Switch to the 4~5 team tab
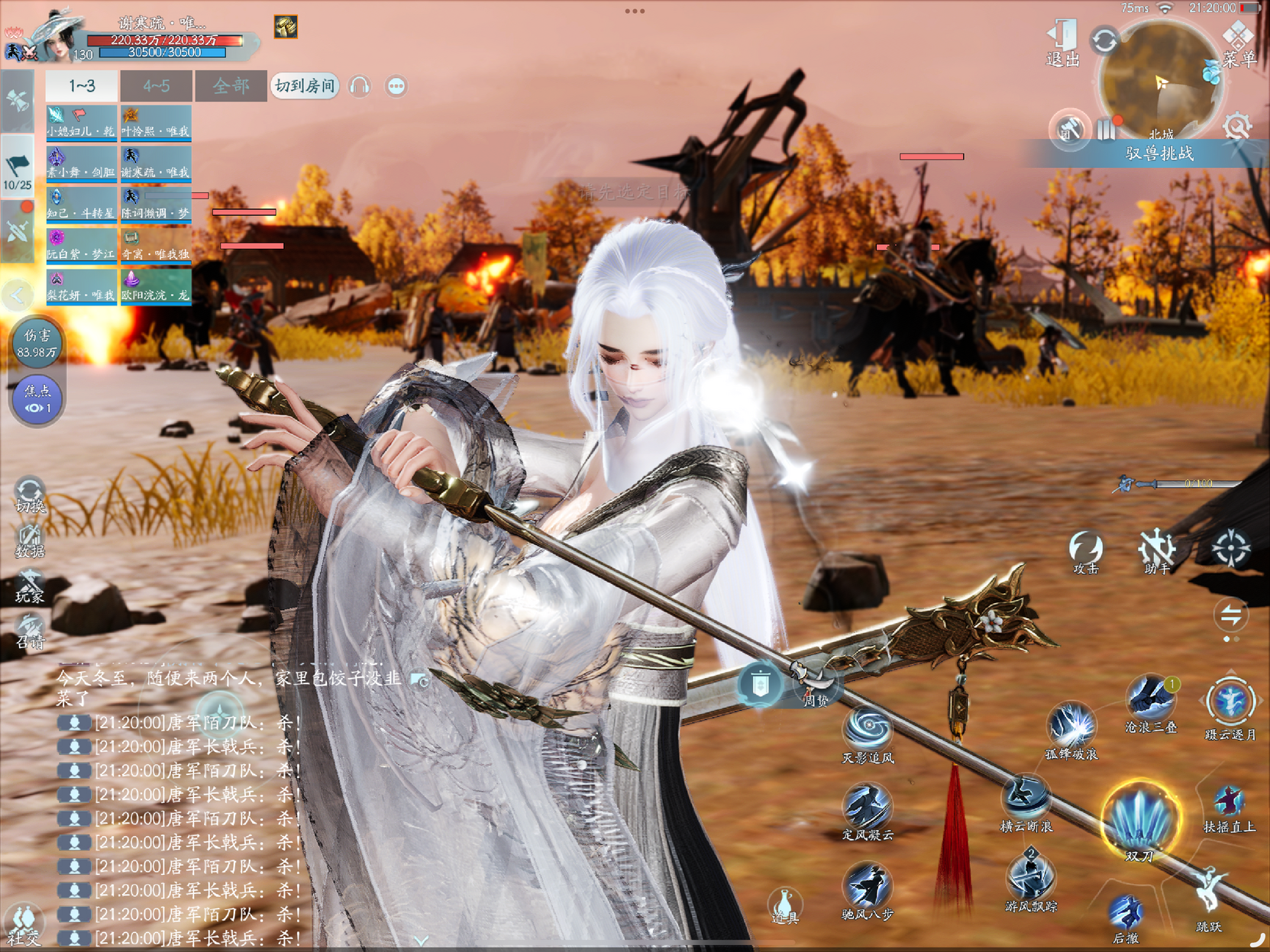1270x952 pixels. click(156, 86)
